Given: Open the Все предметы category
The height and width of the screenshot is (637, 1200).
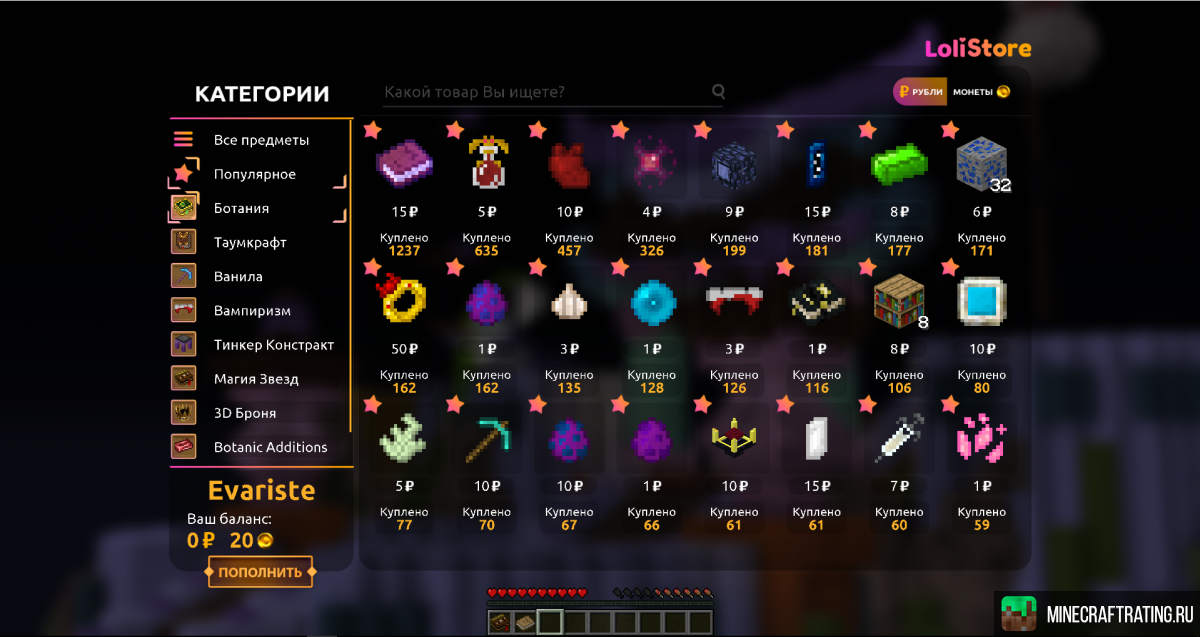Looking at the screenshot, I should (260, 140).
